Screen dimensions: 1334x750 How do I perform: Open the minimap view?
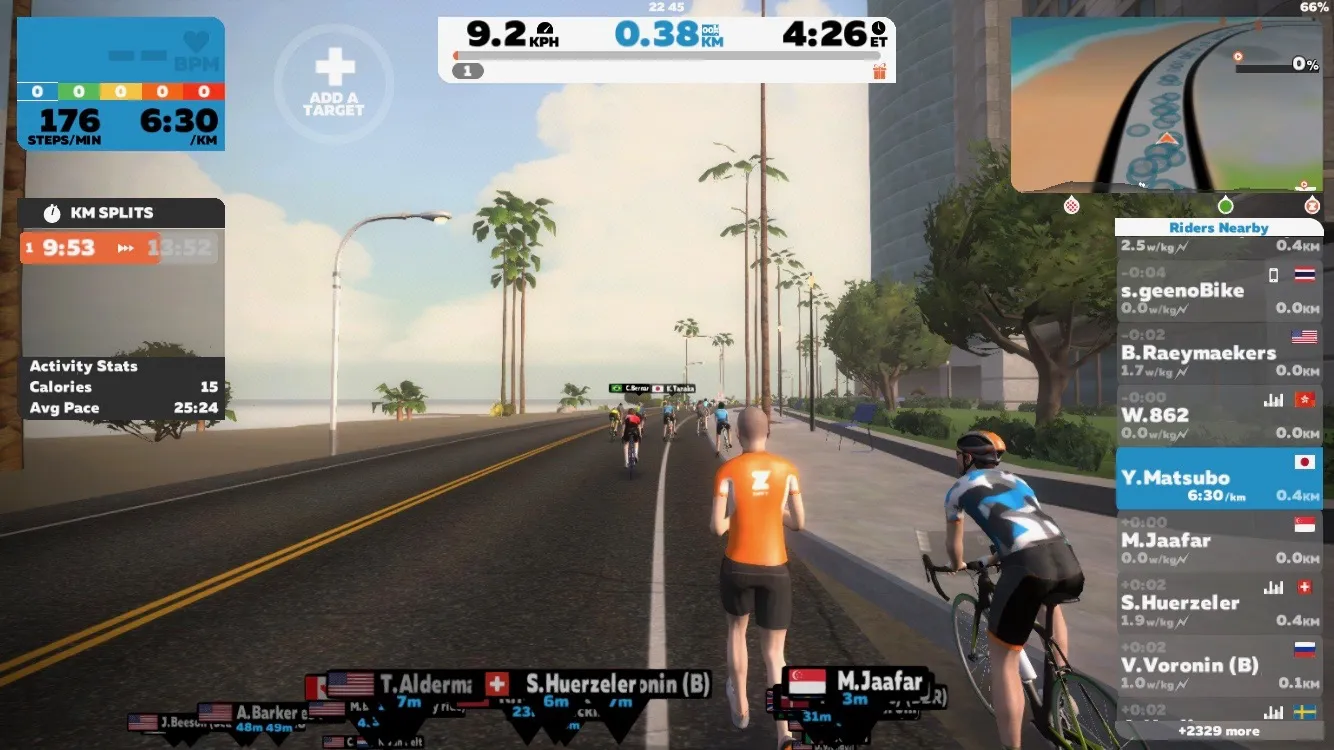click(x=1165, y=104)
